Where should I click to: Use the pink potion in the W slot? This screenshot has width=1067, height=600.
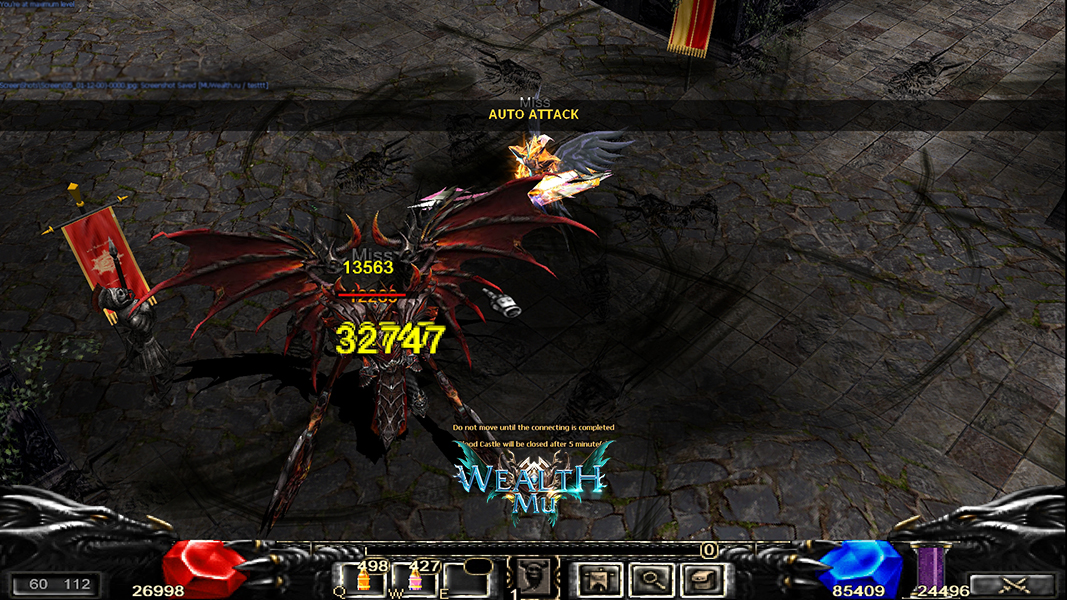click(416, 579)
